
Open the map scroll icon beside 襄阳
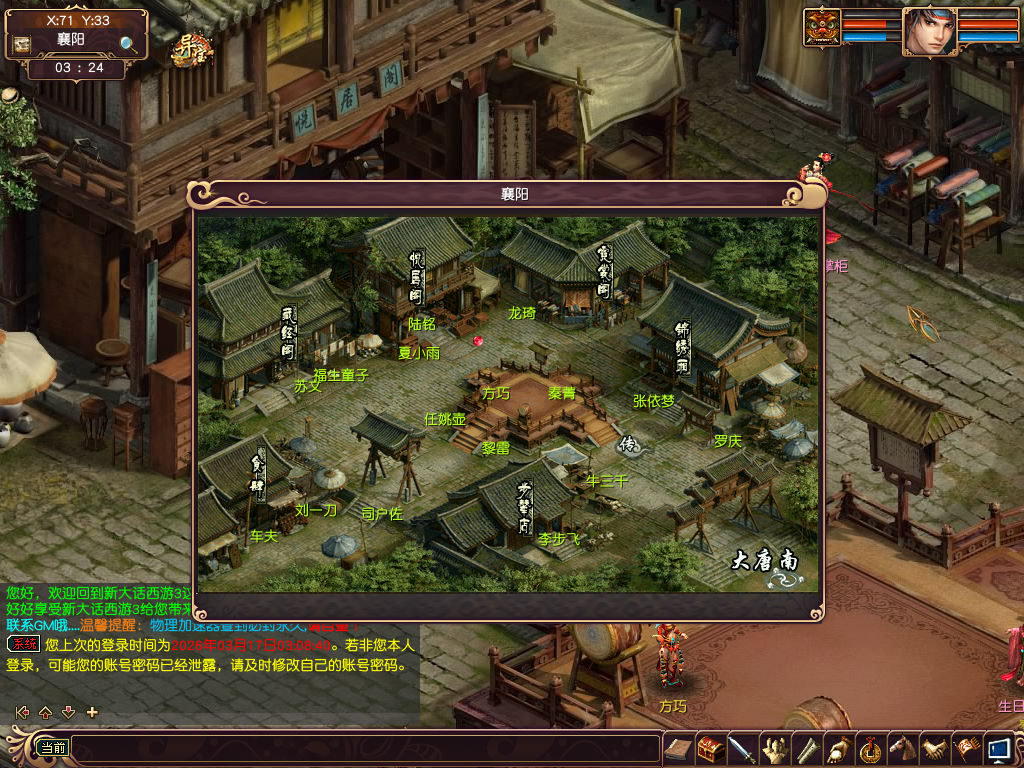[21, 44]
